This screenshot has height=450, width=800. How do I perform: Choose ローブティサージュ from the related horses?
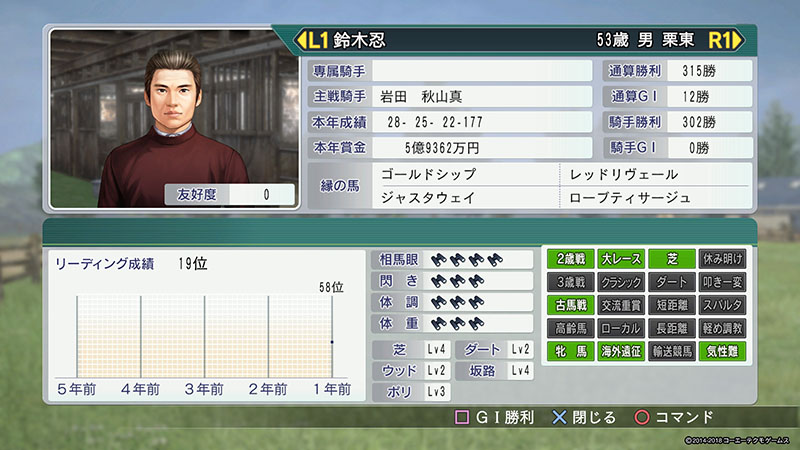pyautogui.click(x=630, y=197)
